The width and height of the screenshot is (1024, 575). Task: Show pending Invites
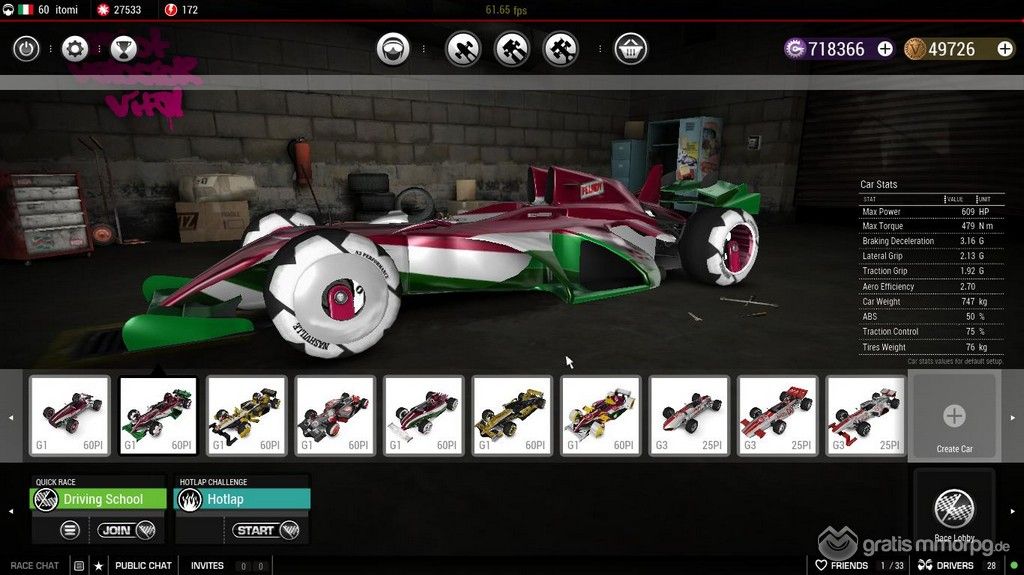click(x=208, y=566)
